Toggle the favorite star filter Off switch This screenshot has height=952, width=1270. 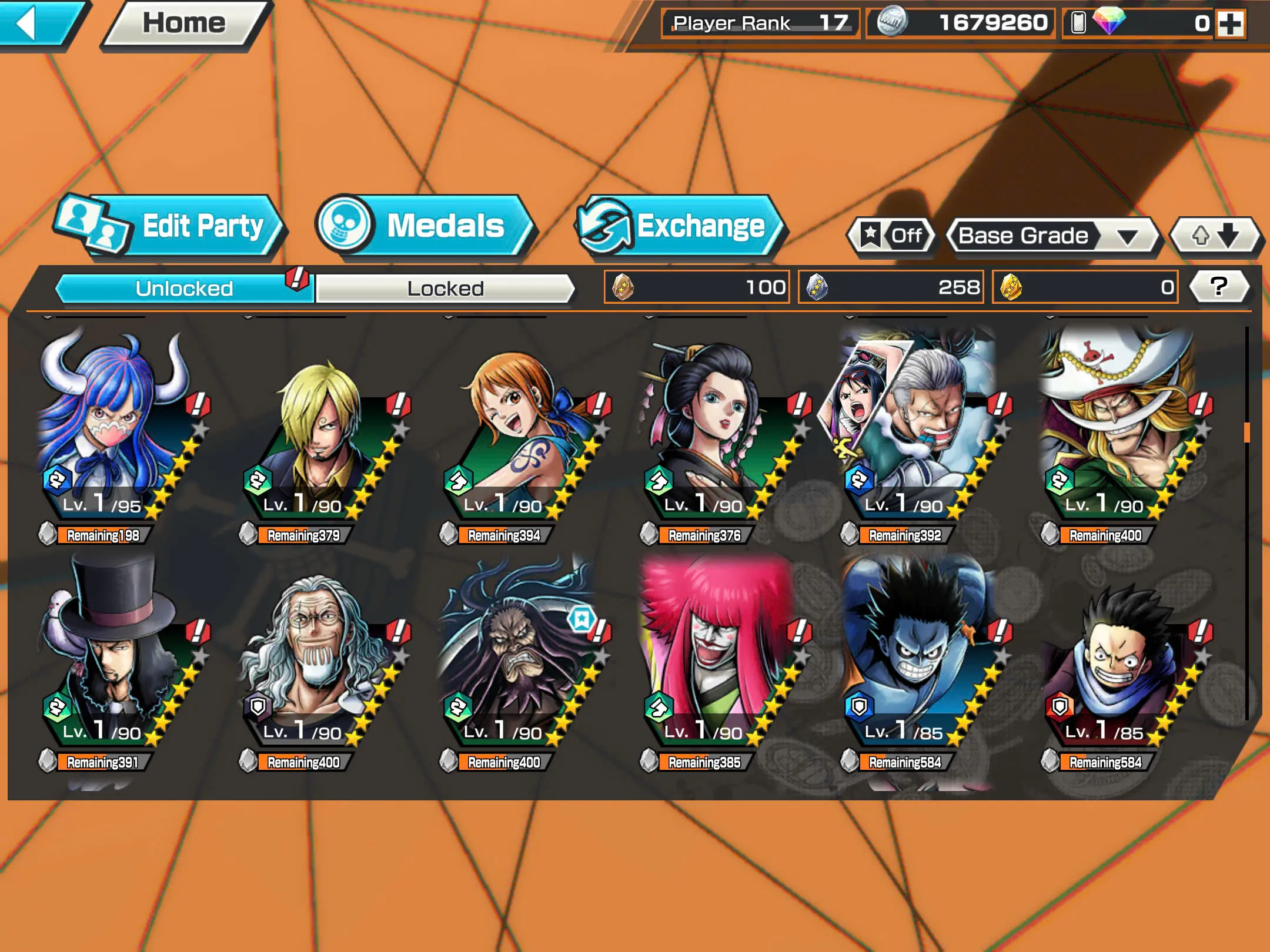(x=890, y=235)
